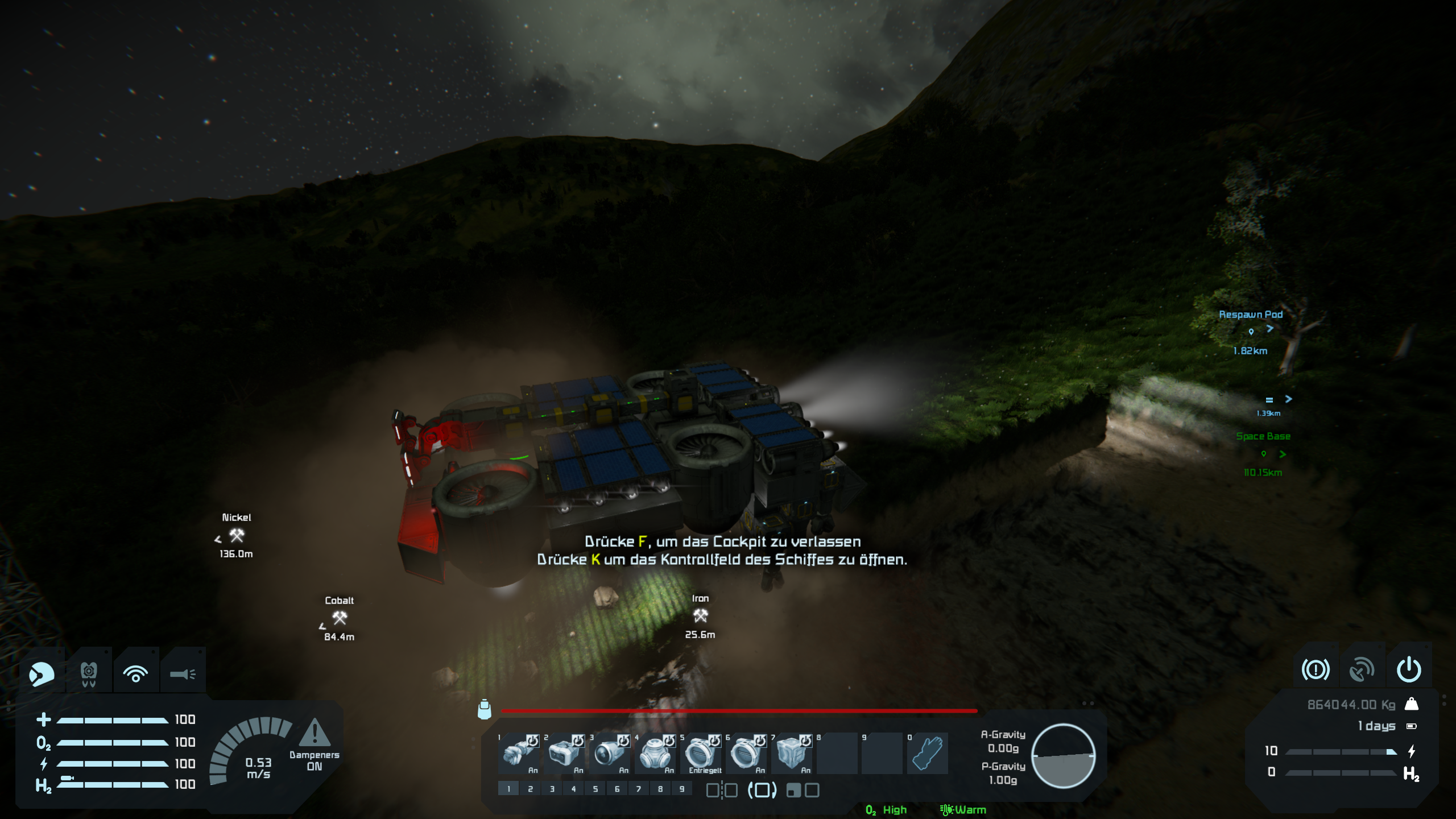Choose the glove hand slot 0
The image size is (1456, 819).
tap(928, 753)
